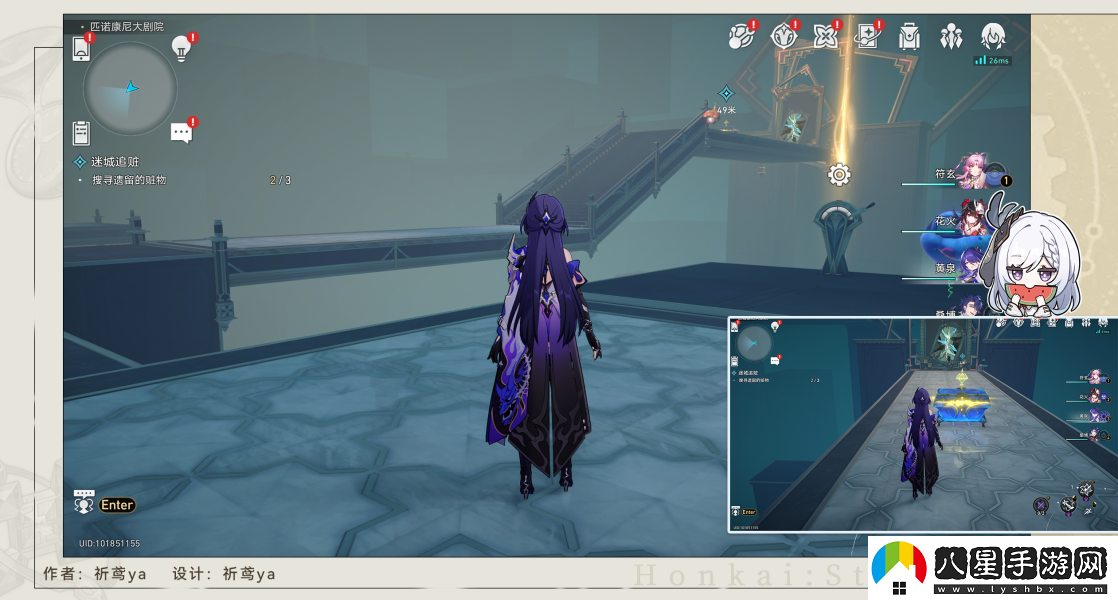
Task: Open the phone menu icon
Action: click(x=82, y=48)
